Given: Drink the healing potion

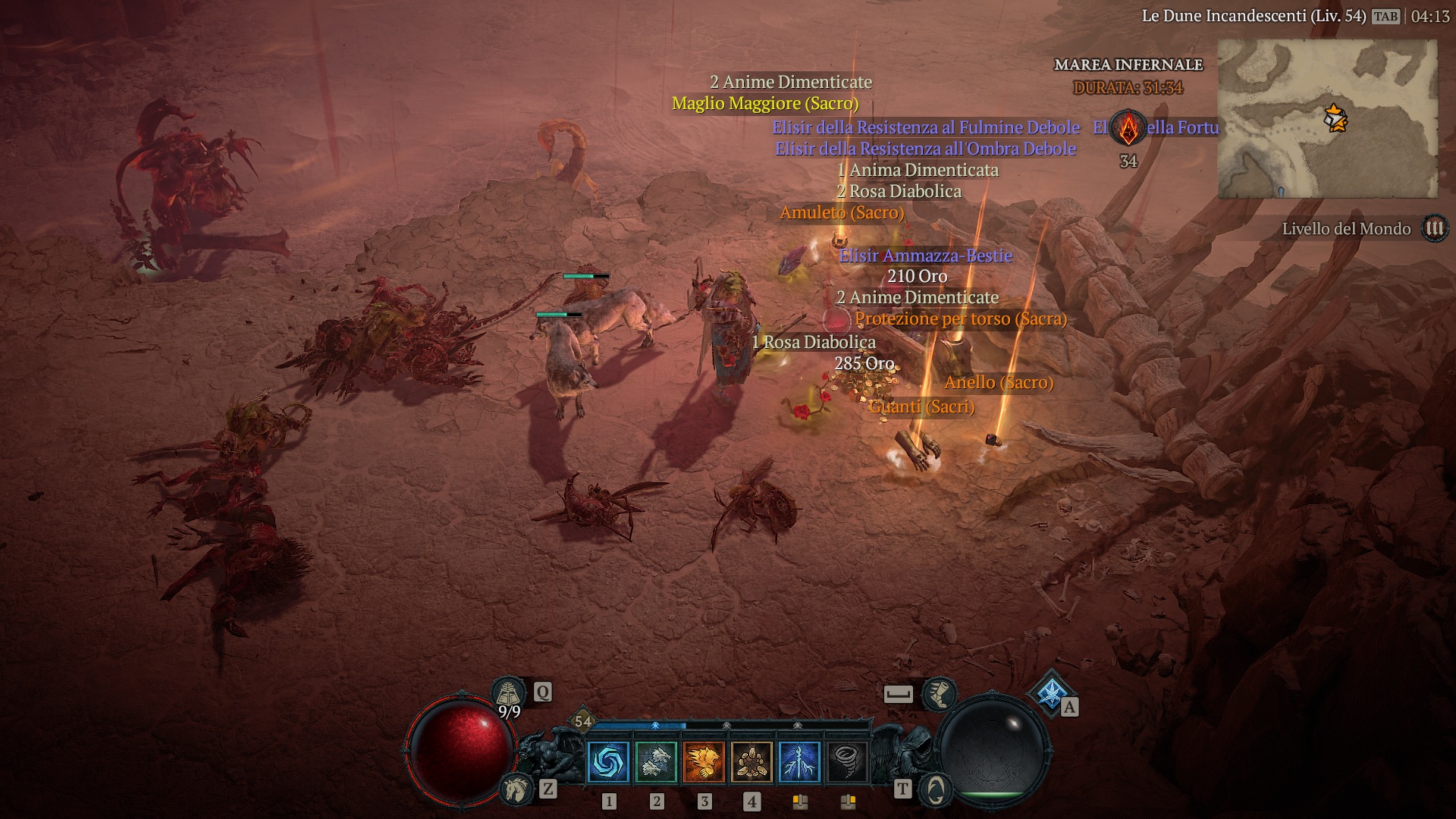Looking at the screenshot, I should [x=509, y=693].
